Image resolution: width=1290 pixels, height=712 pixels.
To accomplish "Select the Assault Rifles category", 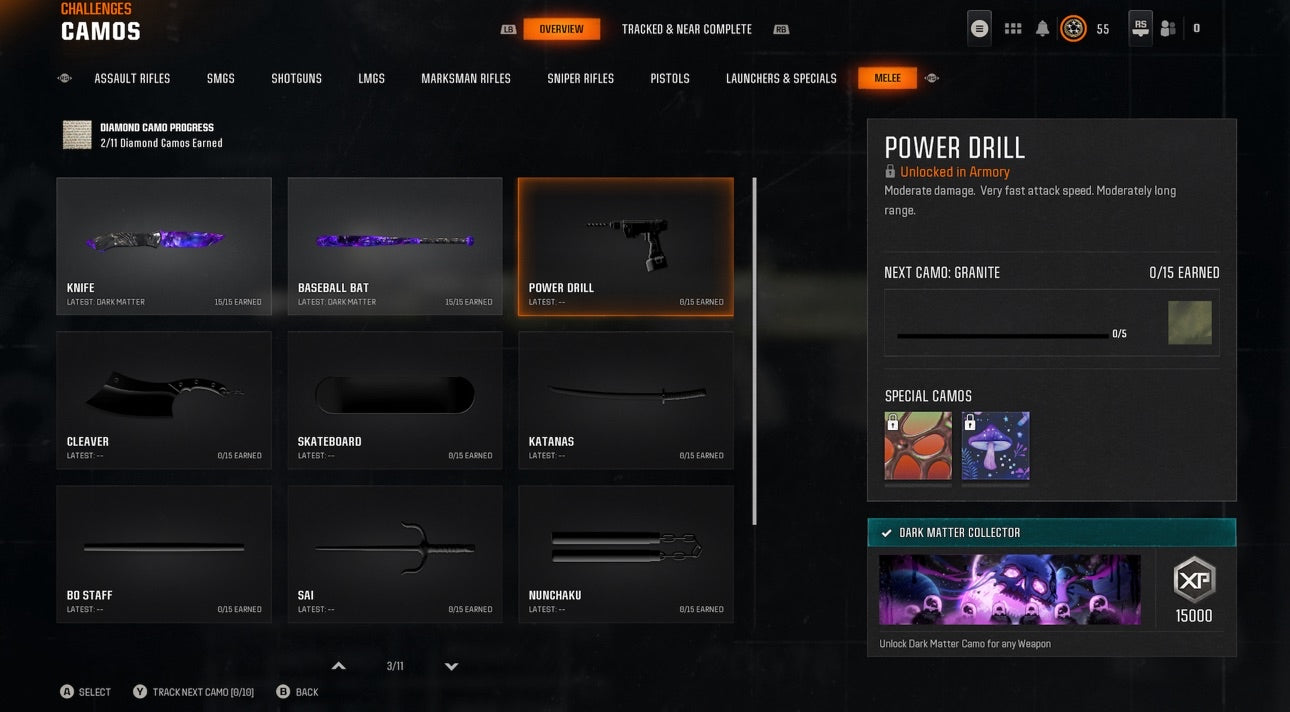I will pyautogui.click(x=132, y=78).
